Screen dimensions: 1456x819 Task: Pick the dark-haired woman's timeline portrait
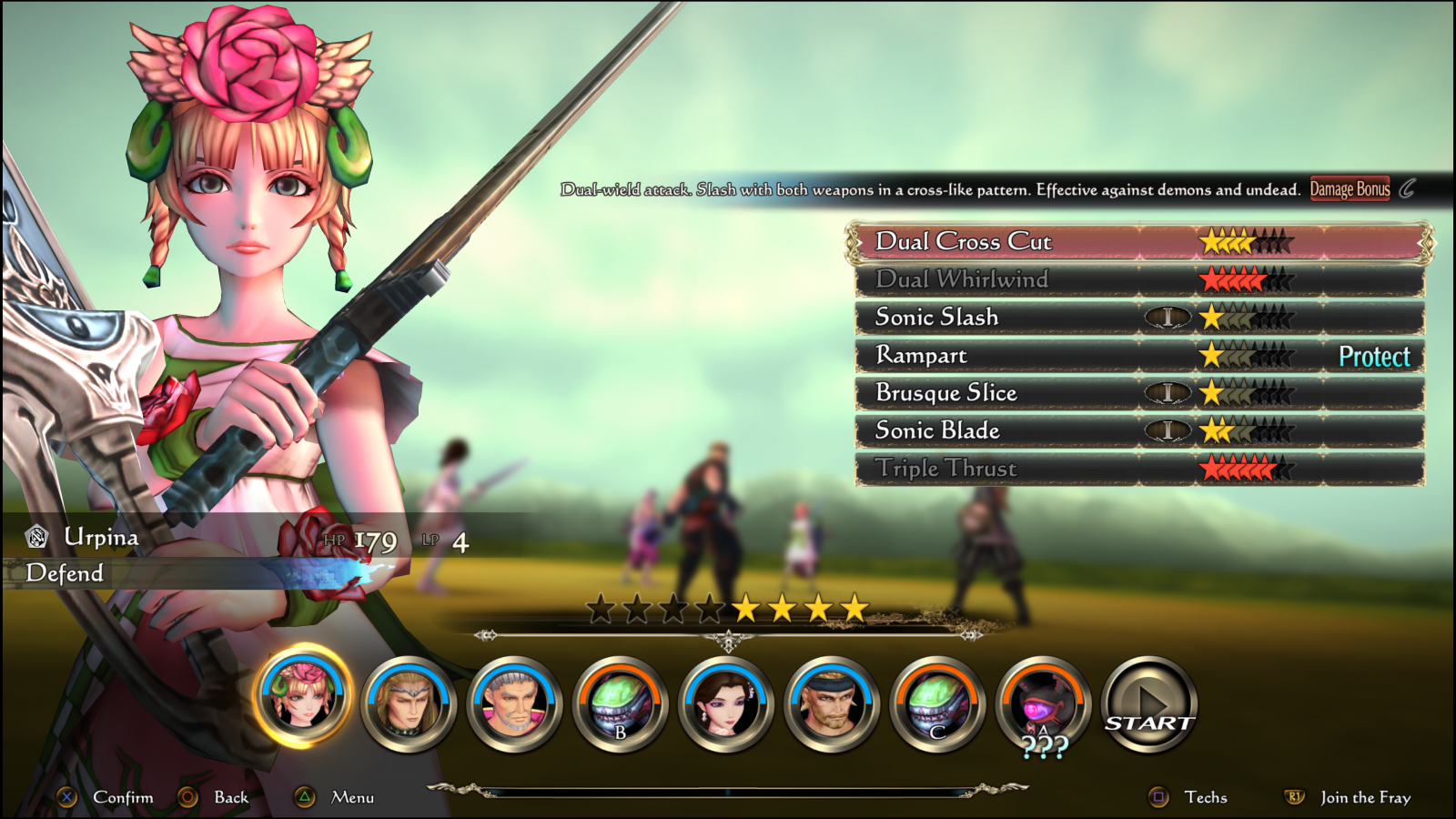tap(725, 703)
